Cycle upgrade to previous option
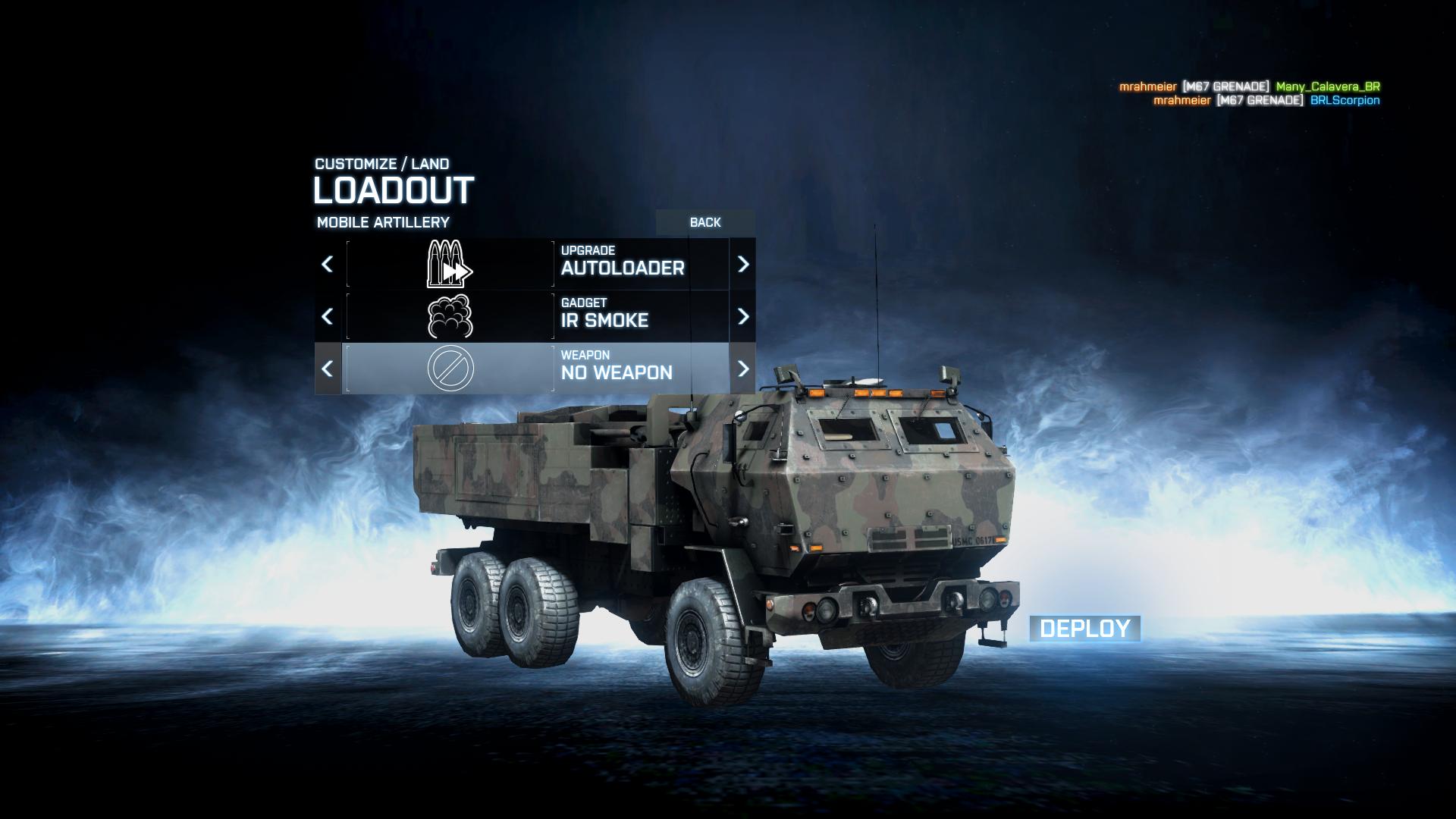 pyautogui.click(x=328, y=264)
